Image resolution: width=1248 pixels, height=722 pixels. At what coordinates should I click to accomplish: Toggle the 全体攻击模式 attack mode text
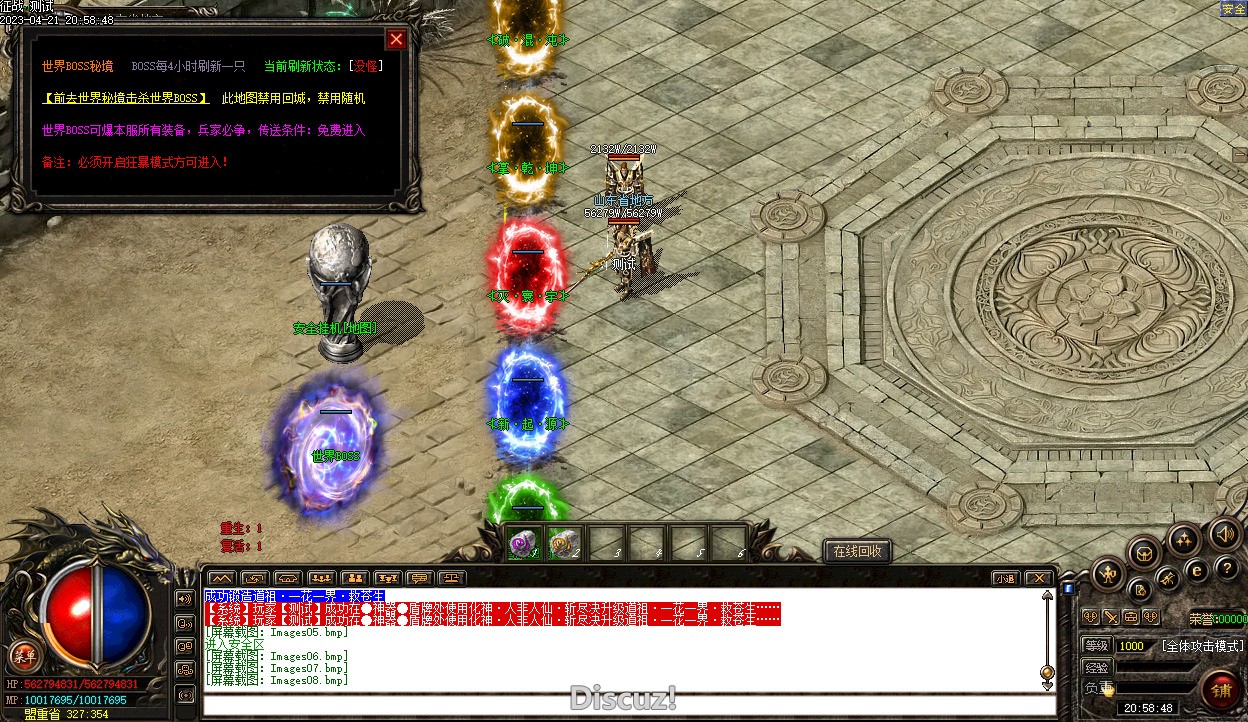(1203, 646)
